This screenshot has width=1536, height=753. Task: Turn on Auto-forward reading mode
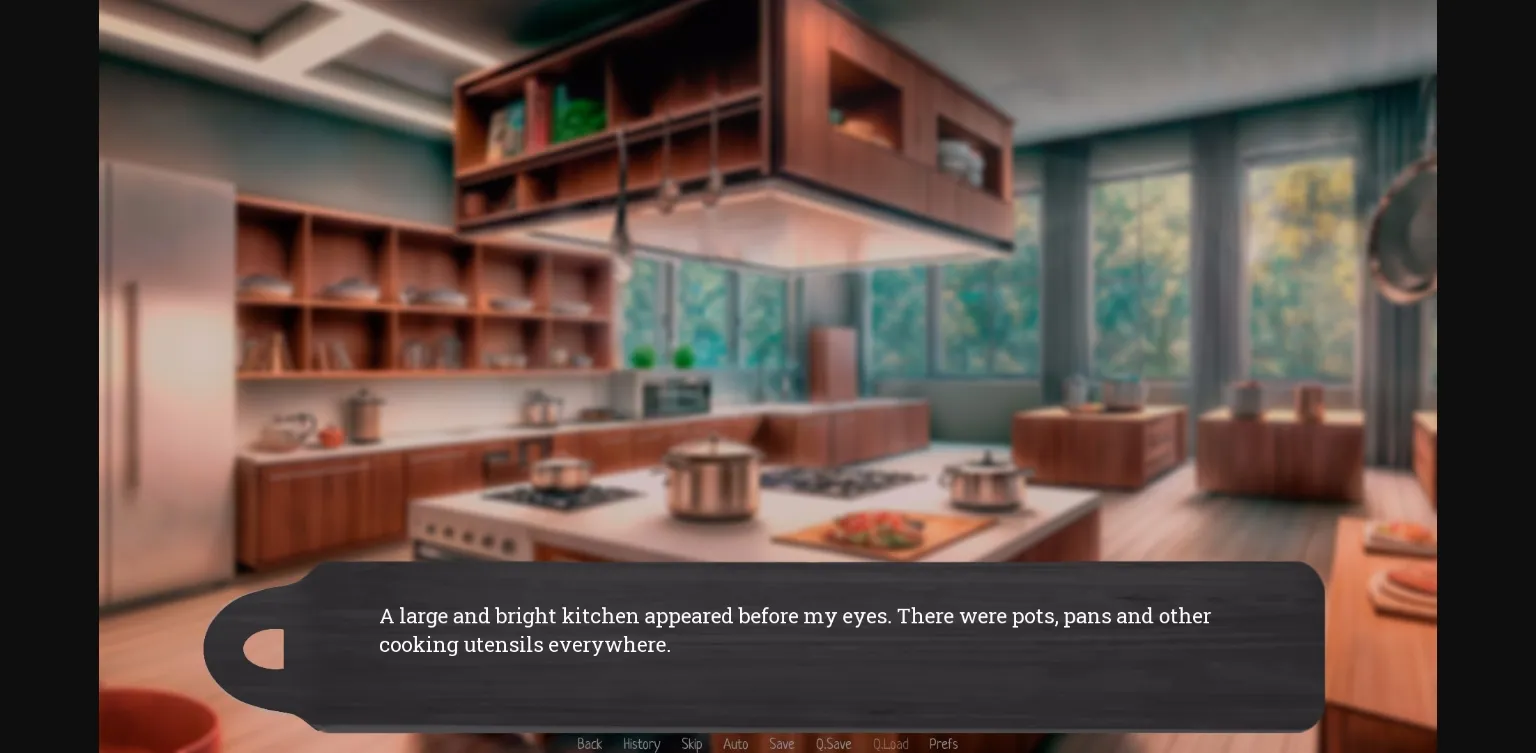tap(736, 744)
